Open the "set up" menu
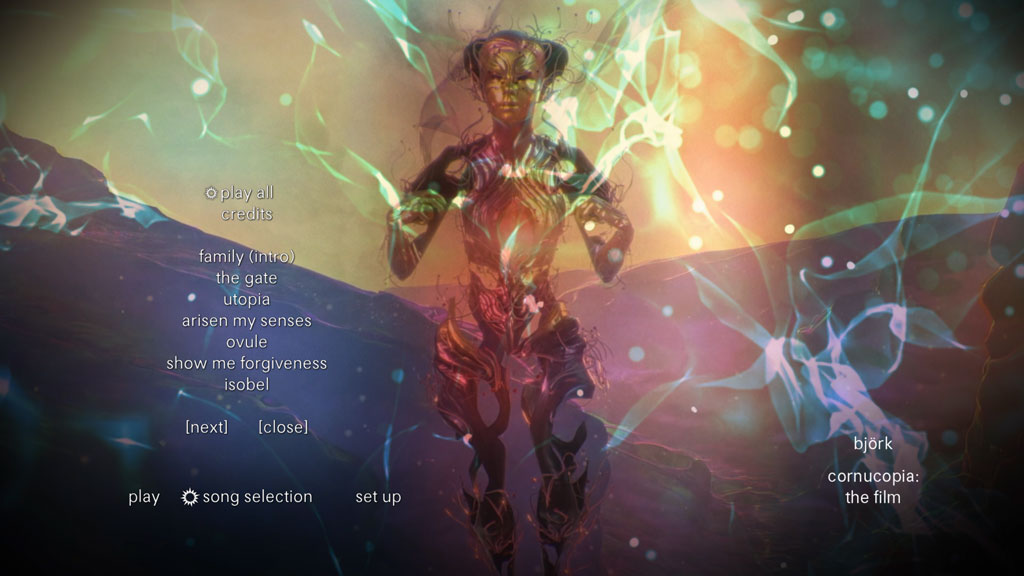Viewport: 1024px width, 576px height. (378, 497)
